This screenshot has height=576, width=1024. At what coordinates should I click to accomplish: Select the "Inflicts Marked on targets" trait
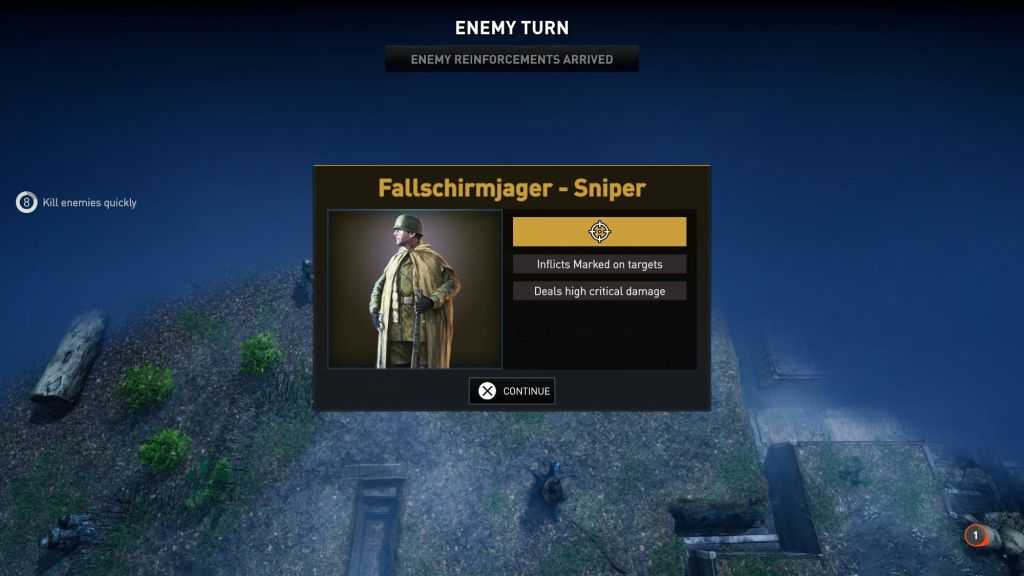pyautogui.click(x=599, y=265)
